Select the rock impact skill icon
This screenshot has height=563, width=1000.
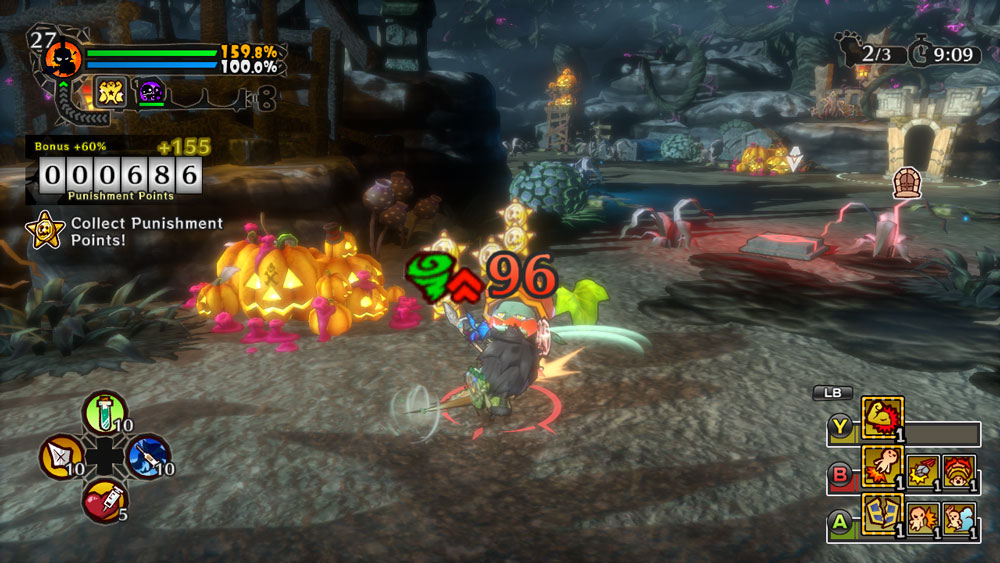coord(922,470)
